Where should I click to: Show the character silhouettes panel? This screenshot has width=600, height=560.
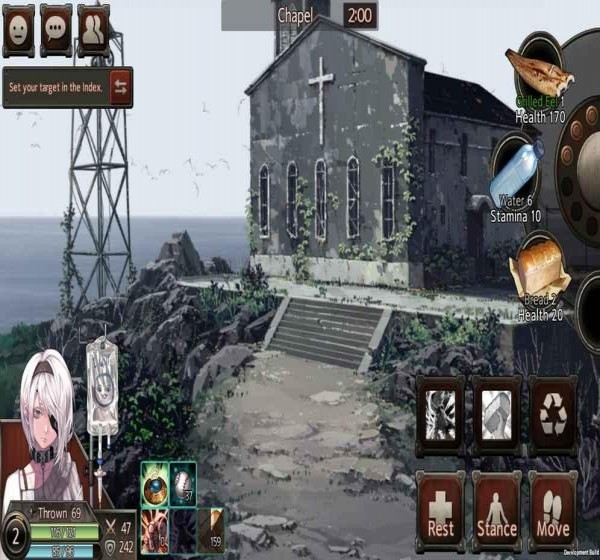93,30
